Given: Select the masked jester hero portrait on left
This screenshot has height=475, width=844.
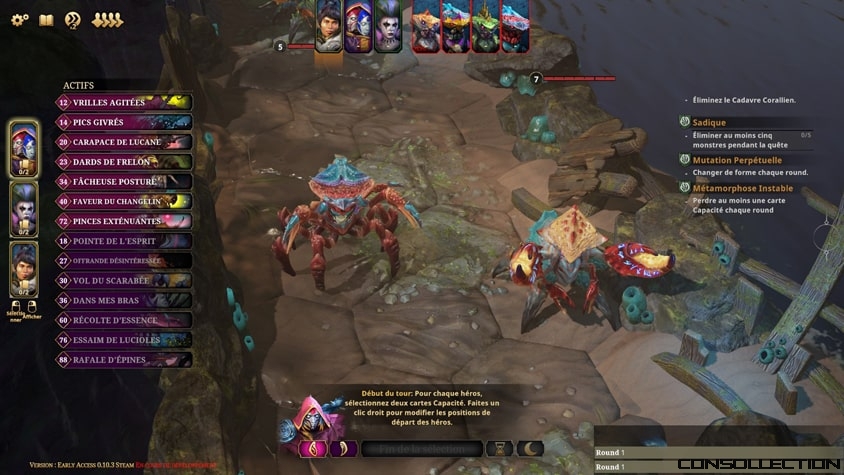Looking at the screenshot, I should tap(24, 150).
